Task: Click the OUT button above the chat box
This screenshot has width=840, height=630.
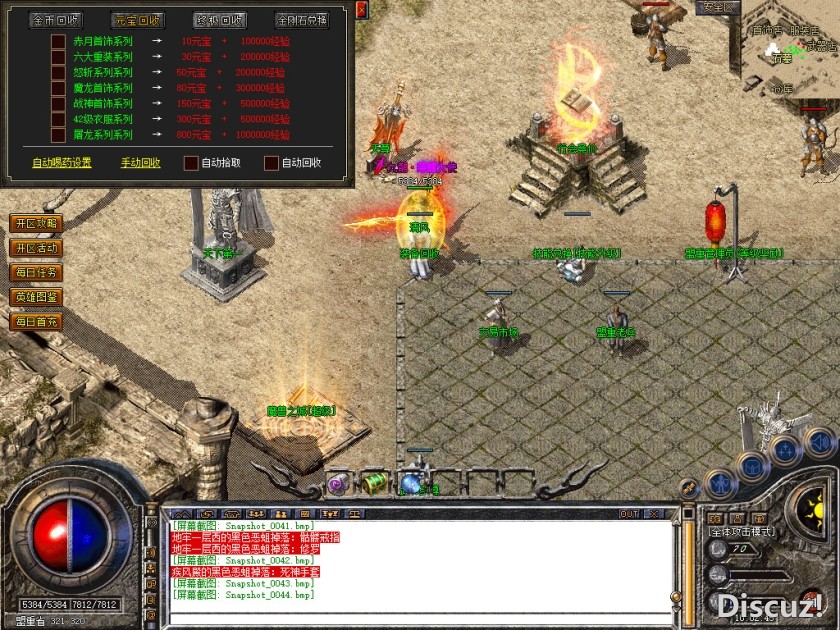Action: 628,514
